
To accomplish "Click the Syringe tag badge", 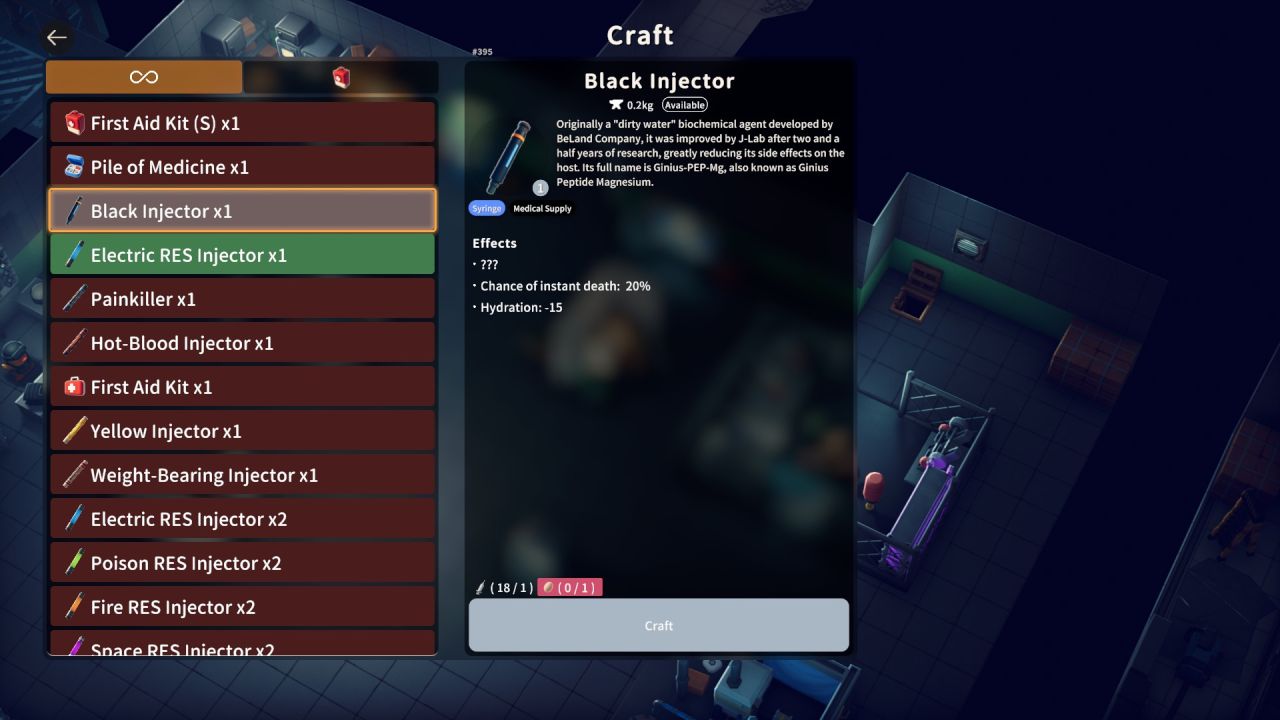I will pos(487,208).
